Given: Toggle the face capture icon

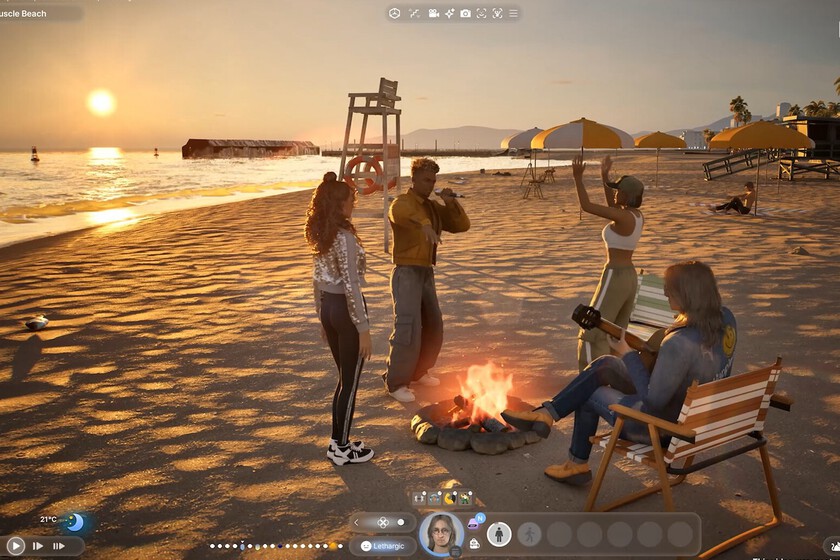Looking at the screenshot, I should pyautogui.click(x=481, y=13).
